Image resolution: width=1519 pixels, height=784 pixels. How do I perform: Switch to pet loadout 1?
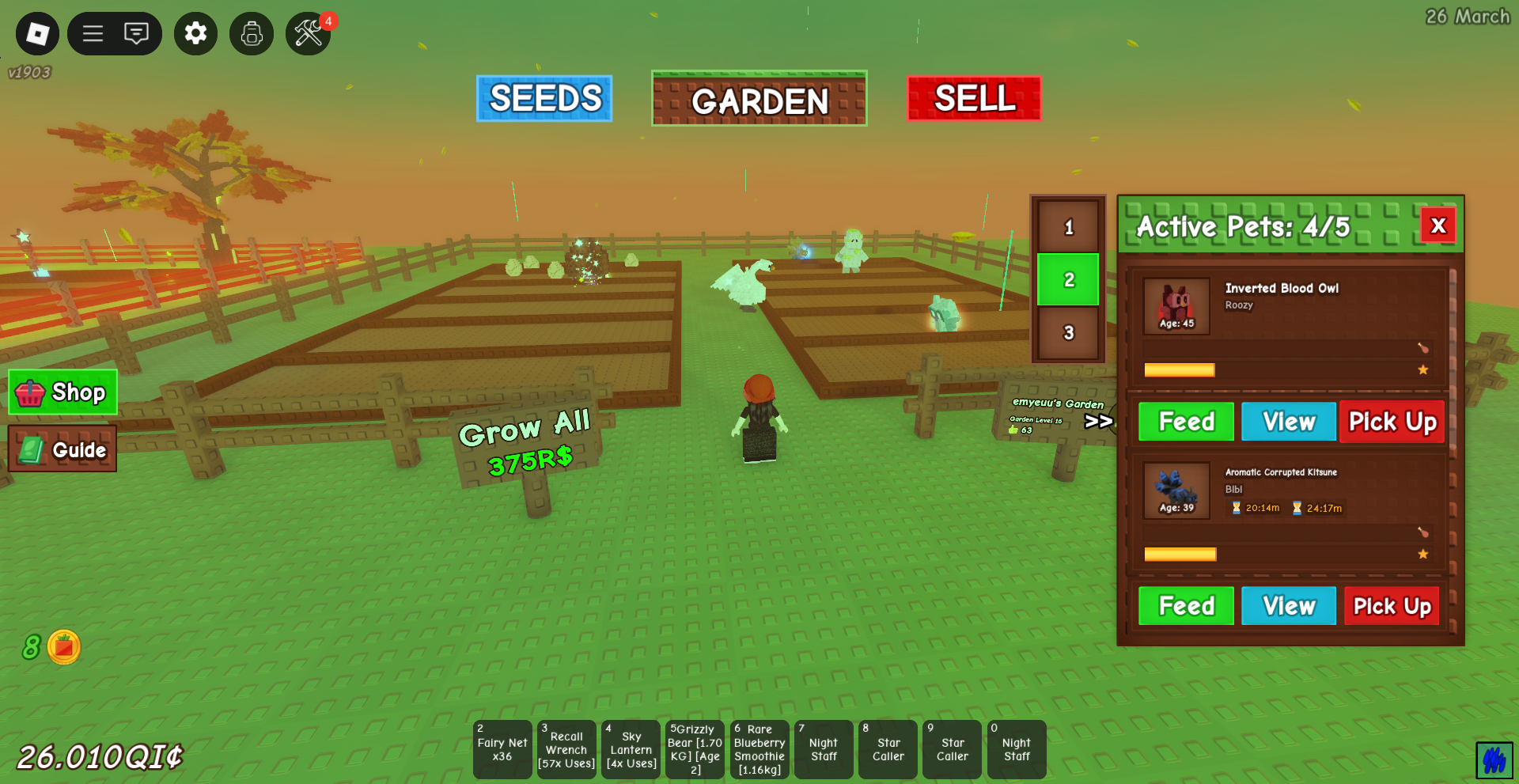click(1068, 228)
